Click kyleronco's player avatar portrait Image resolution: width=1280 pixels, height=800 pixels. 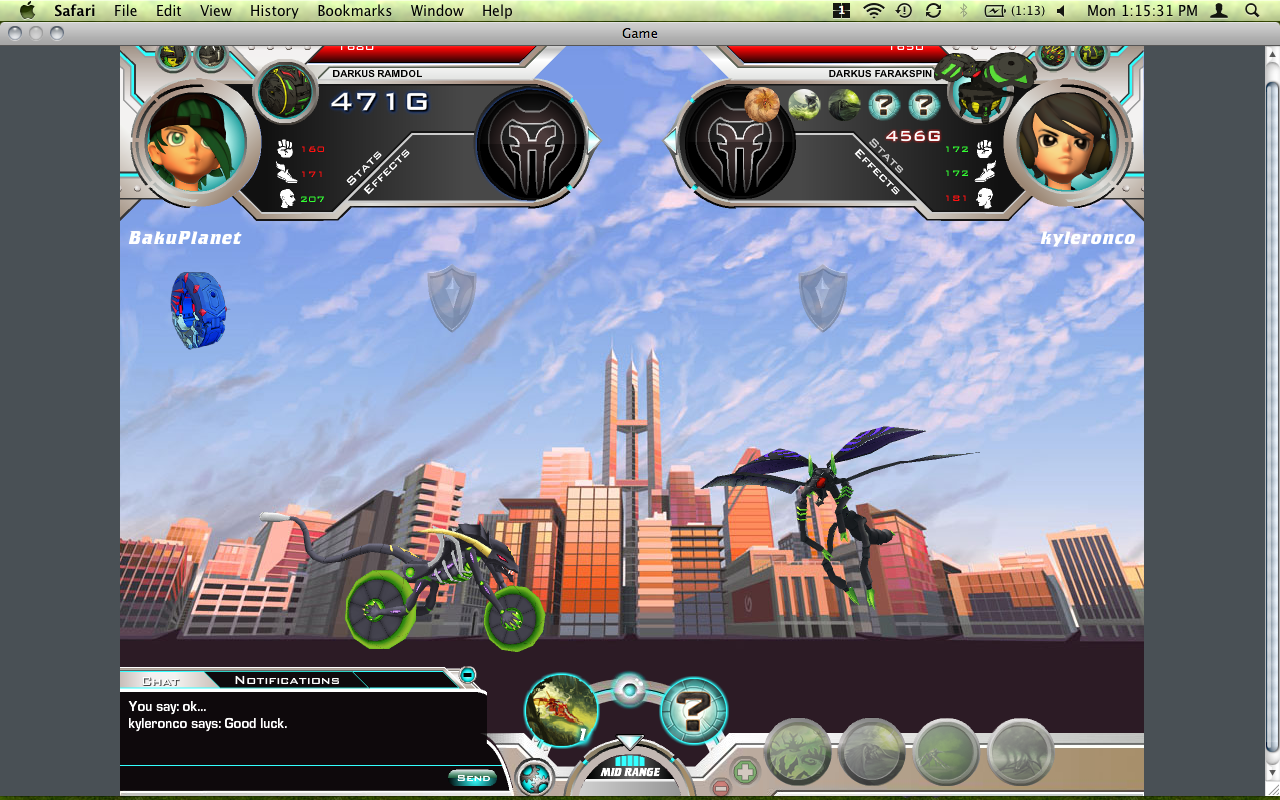[x=1066, y=143]
